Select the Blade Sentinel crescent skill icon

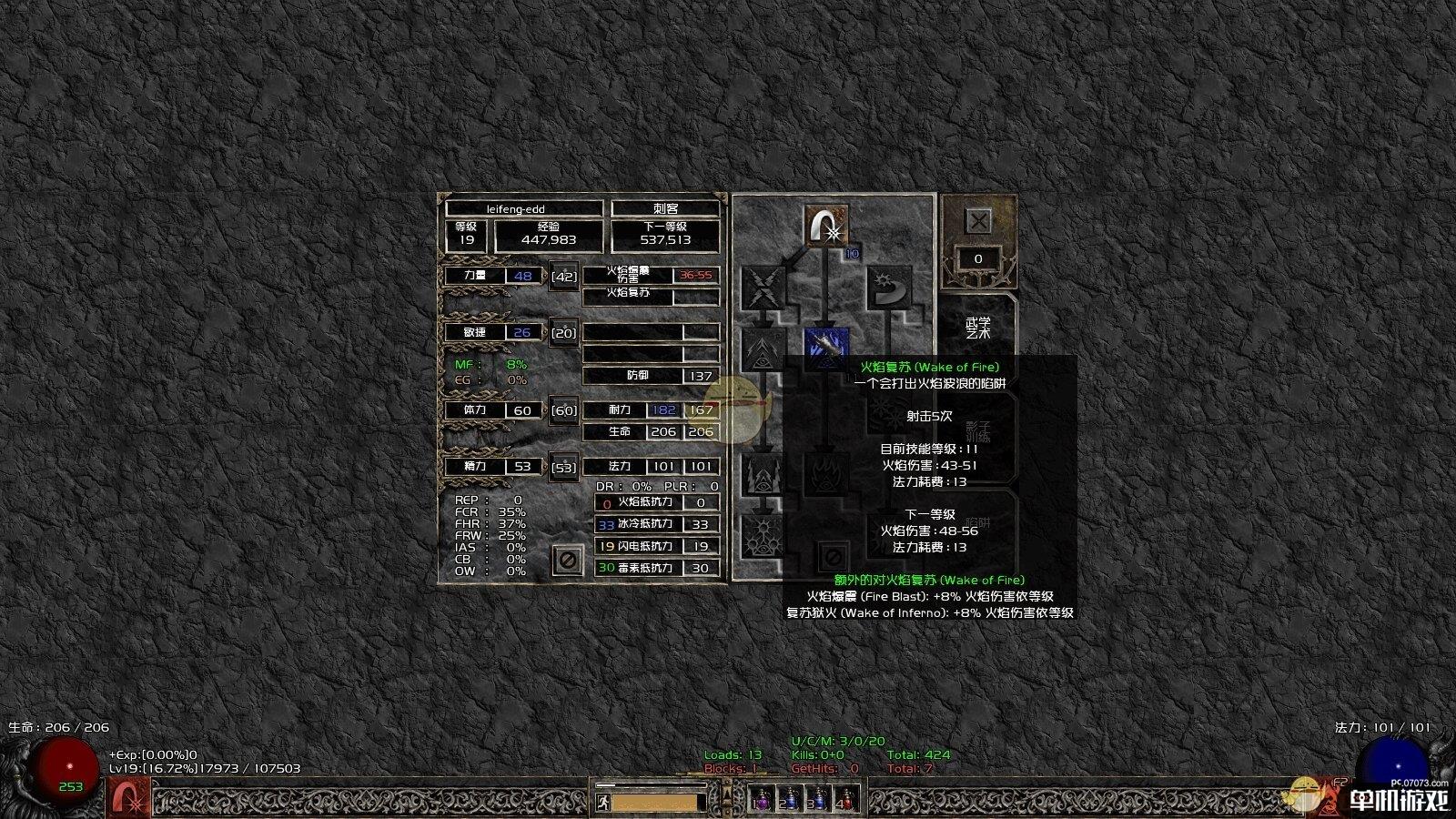click(x=889, y=286)
